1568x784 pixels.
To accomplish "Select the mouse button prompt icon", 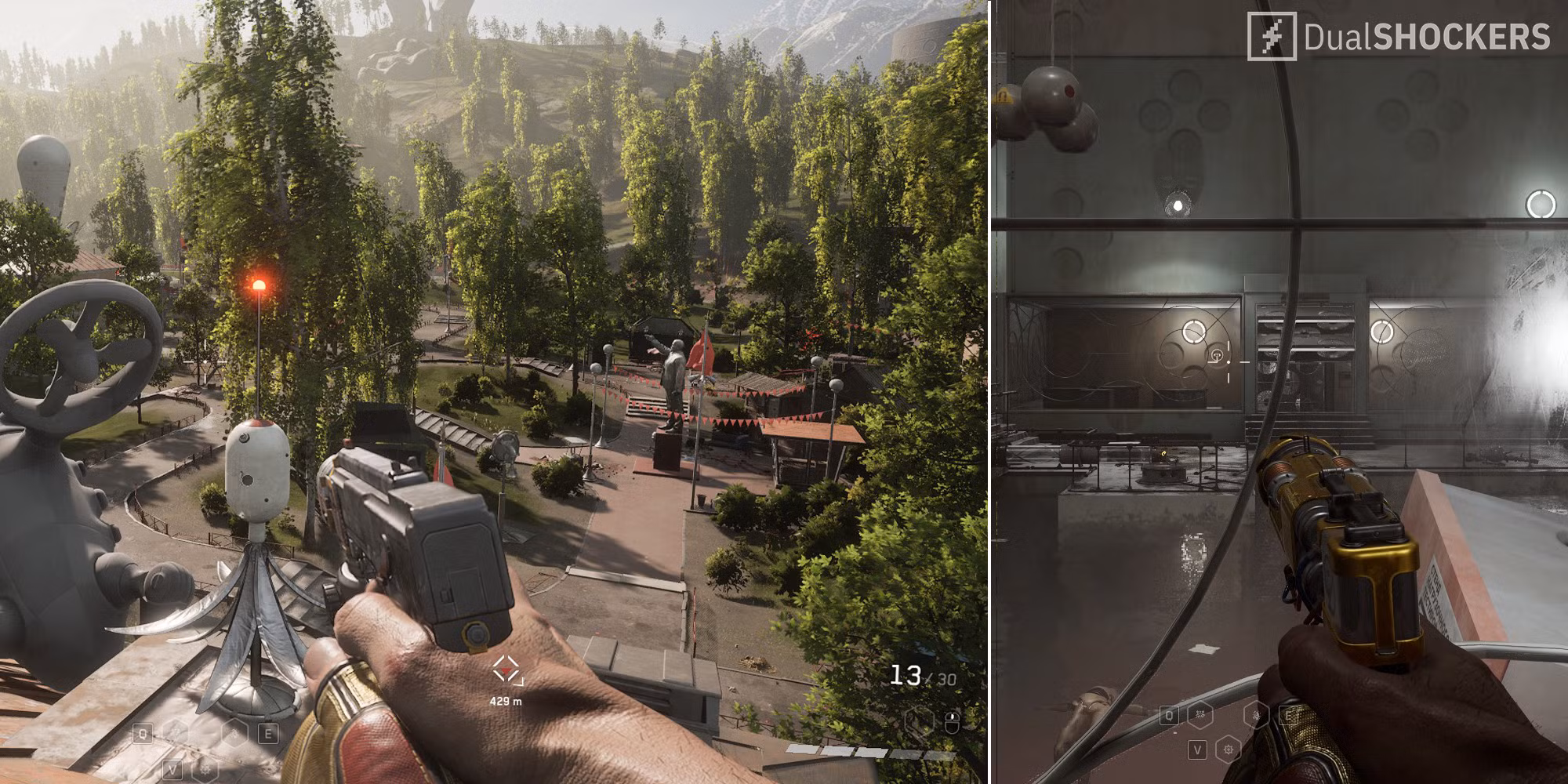I will [x=953, y=724].
